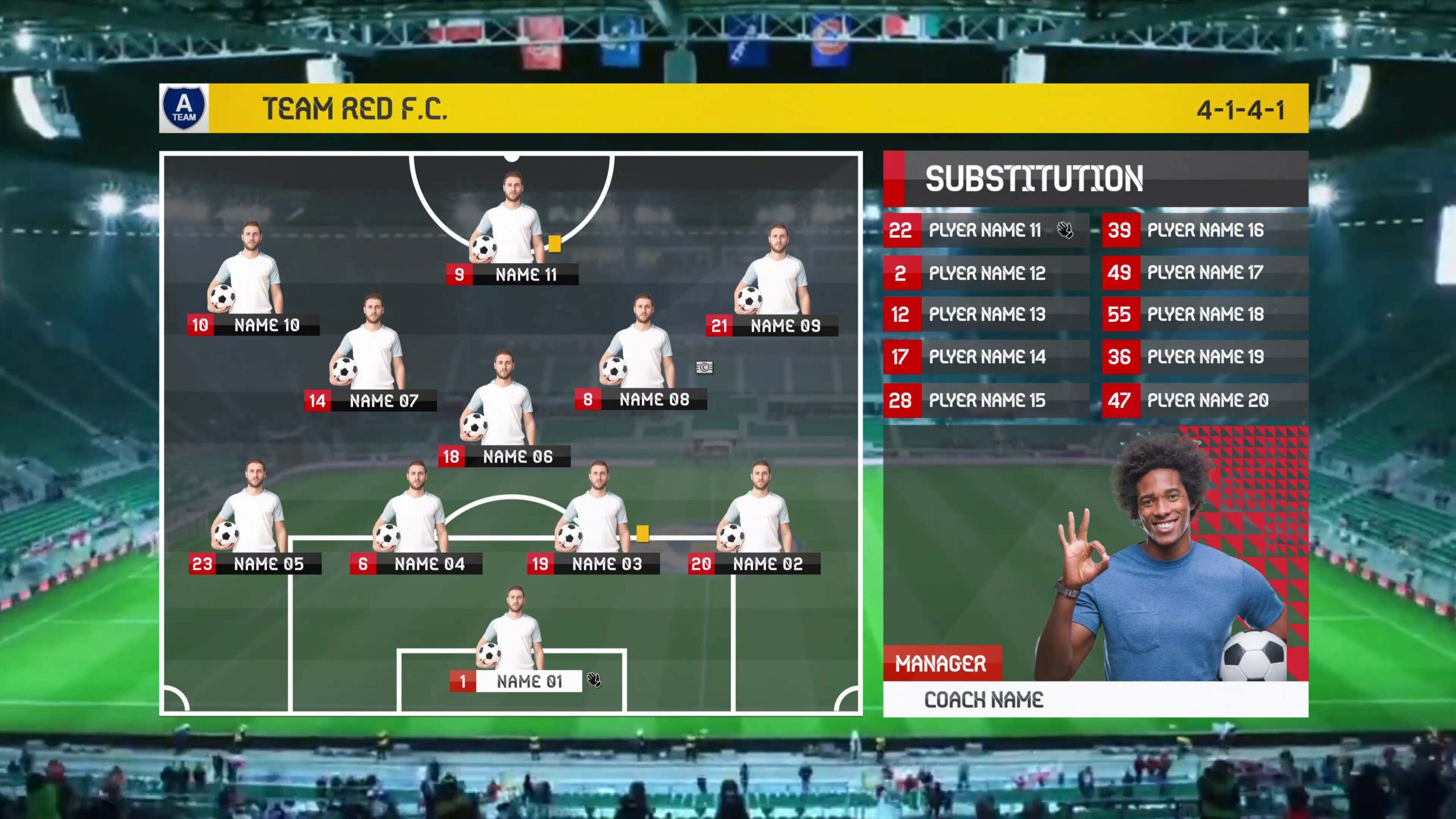Image resolution: width=1456 pixels, height=819 pixels.
Task: Choose substitute 2 PLYER NAME 12
Action: (x=986, y=273)
